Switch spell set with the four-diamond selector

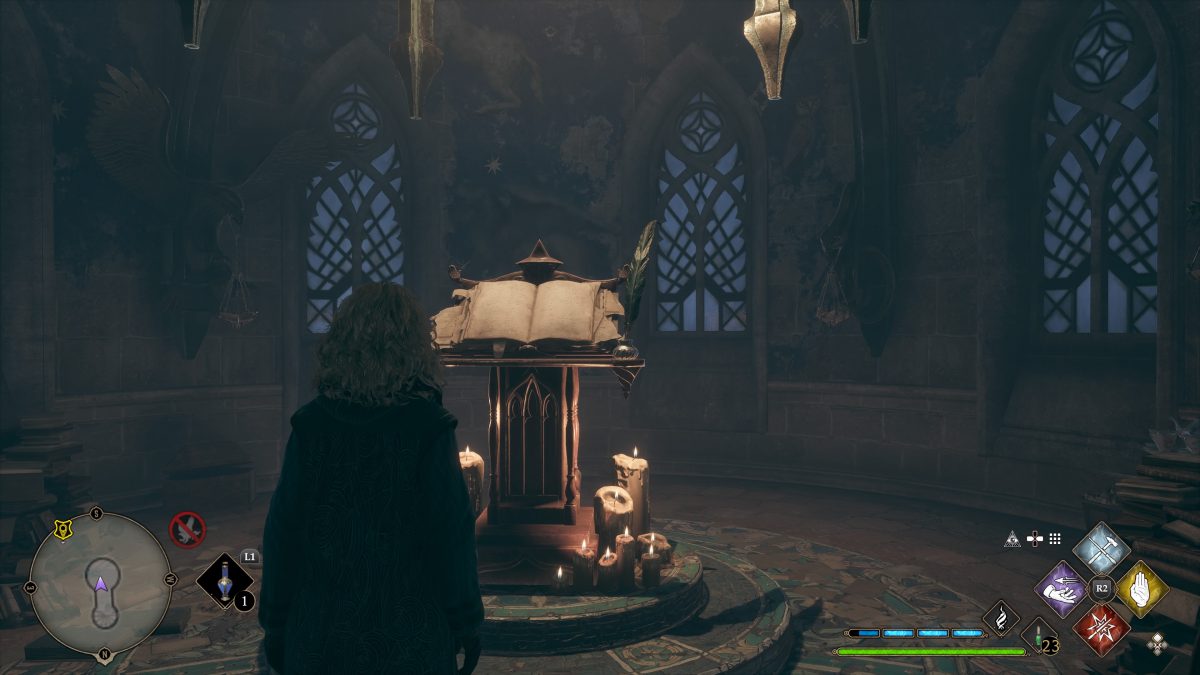coord(1157,643)
